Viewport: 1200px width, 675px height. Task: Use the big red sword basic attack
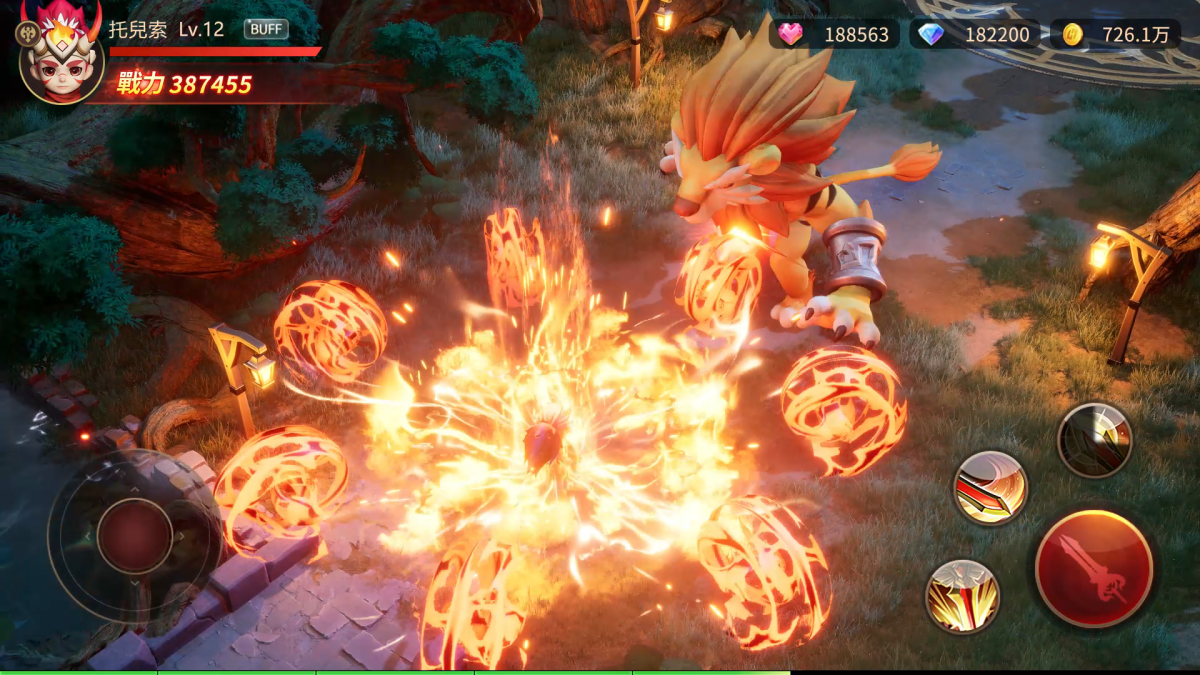point(1094,568)
